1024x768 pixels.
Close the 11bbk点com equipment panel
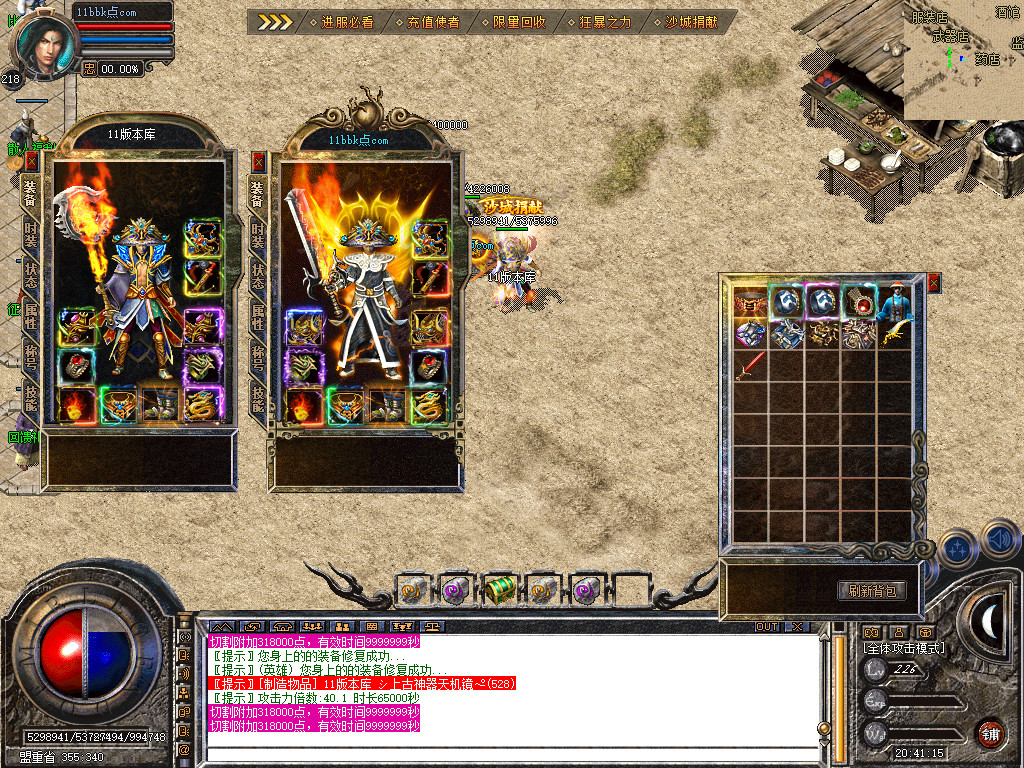click(x=259, y=160)
